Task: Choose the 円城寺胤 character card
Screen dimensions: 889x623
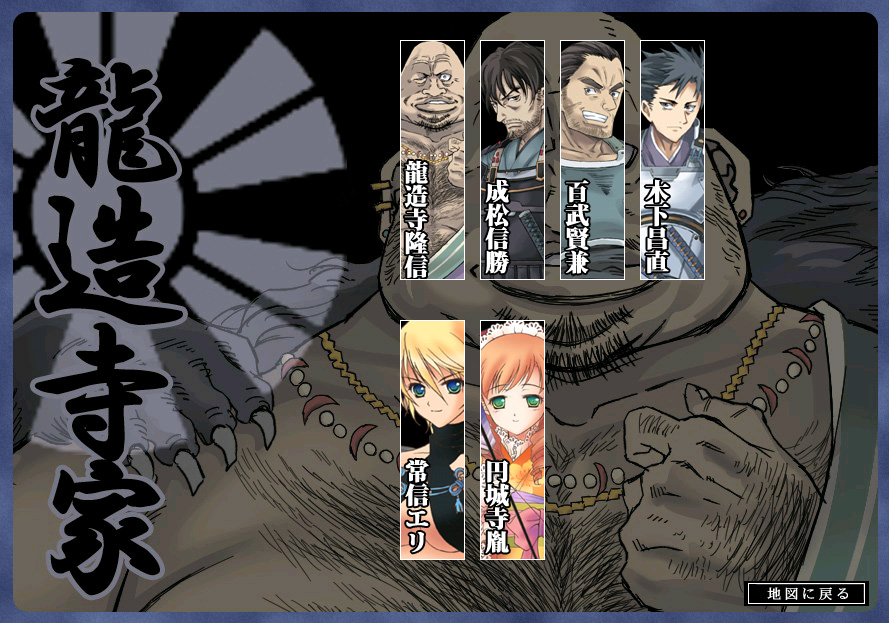Action: [x=512, y=440]
